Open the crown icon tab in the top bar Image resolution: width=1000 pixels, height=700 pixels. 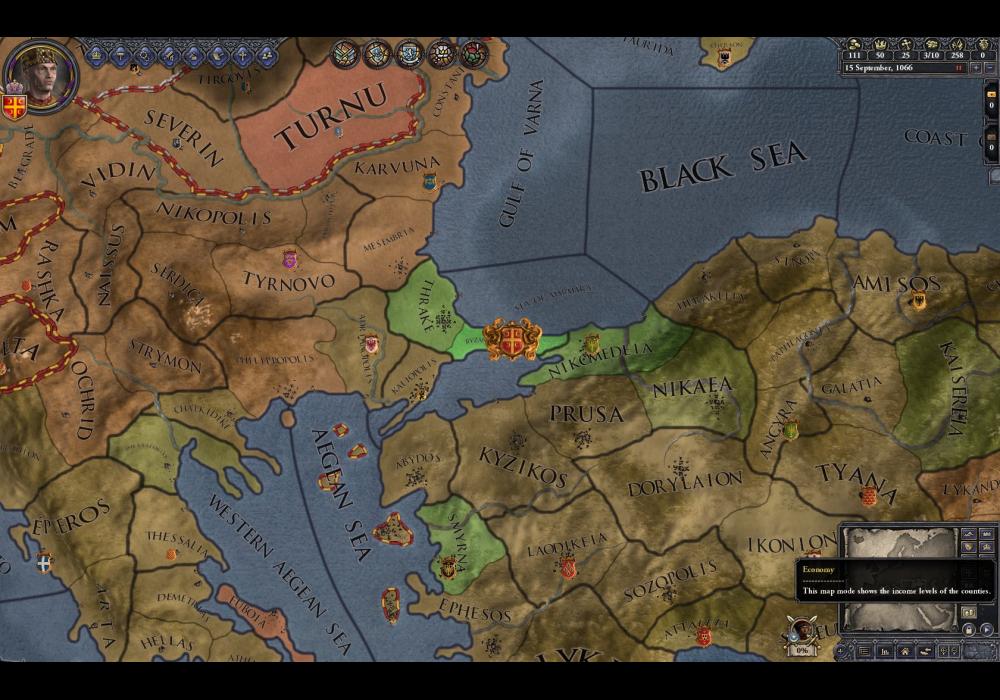point(97,54)
